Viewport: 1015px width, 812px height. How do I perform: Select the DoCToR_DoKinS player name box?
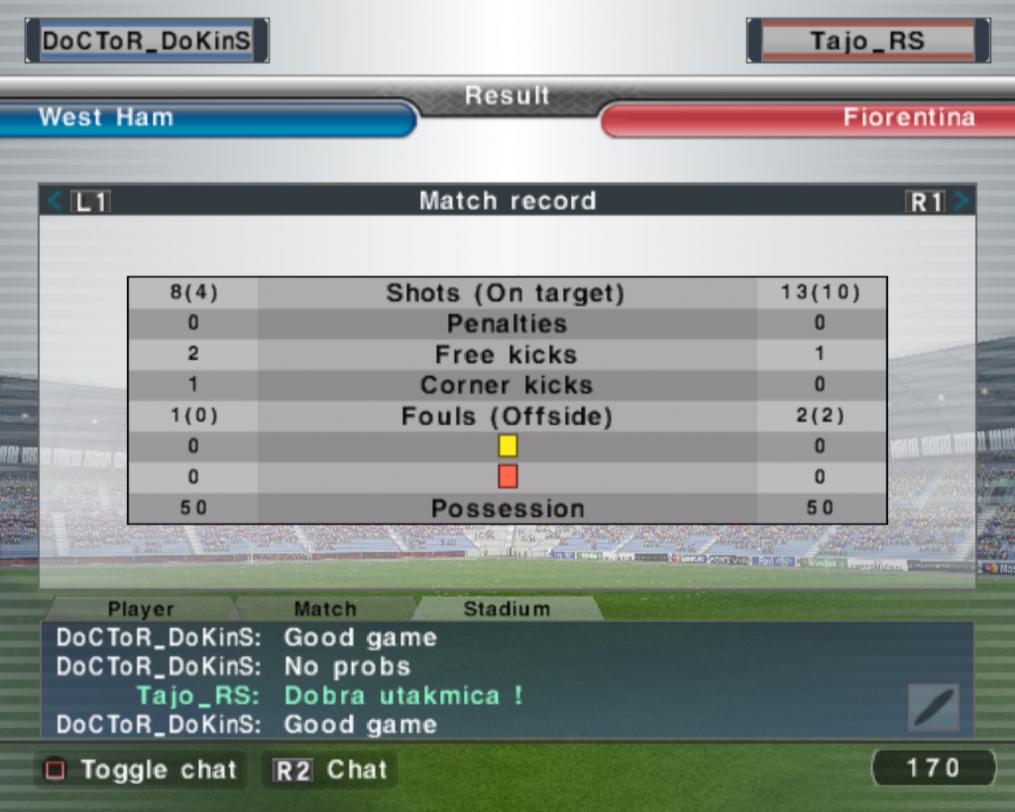tap(147, 41)
